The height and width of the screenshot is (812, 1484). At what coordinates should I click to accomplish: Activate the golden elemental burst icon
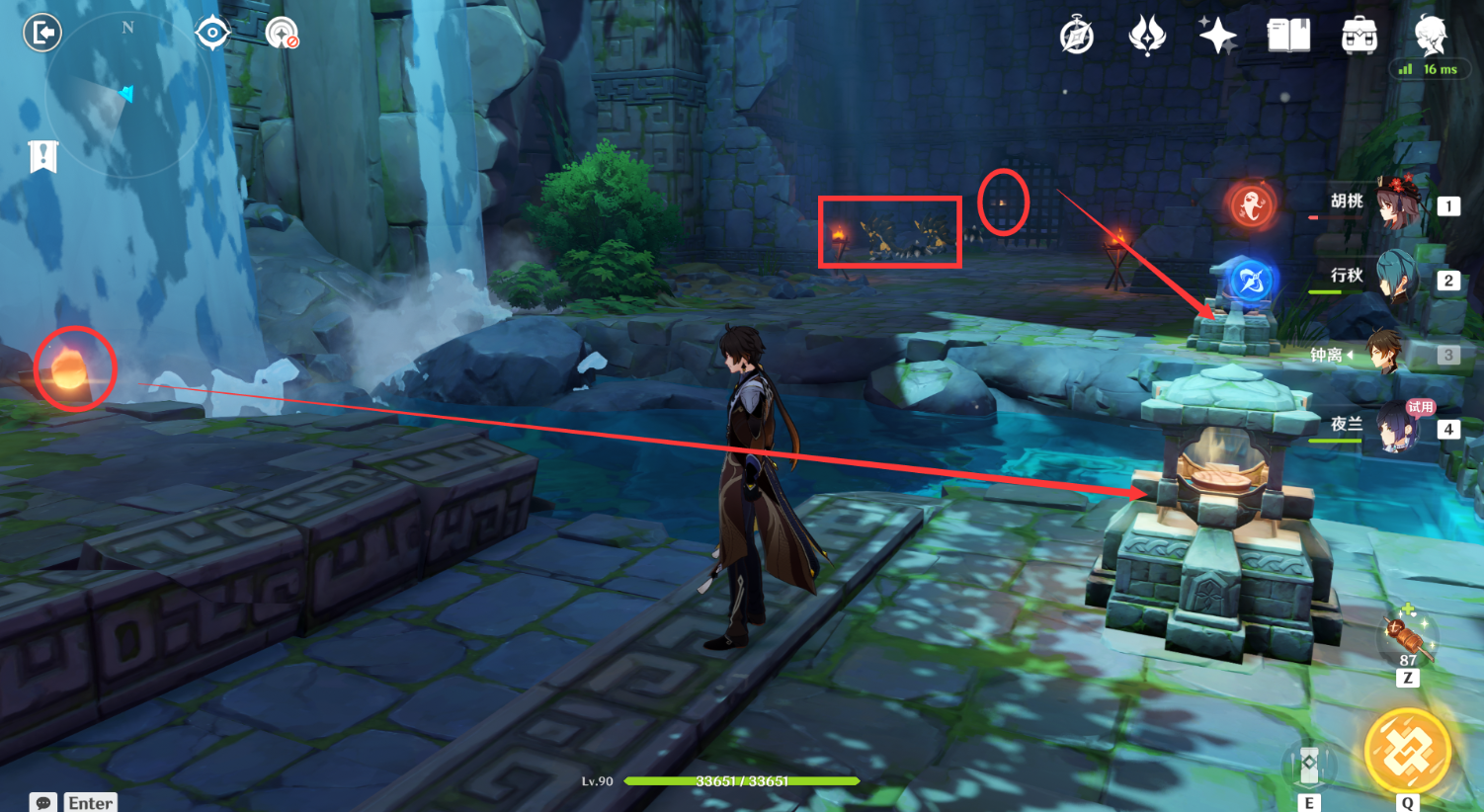[1407, 753]
